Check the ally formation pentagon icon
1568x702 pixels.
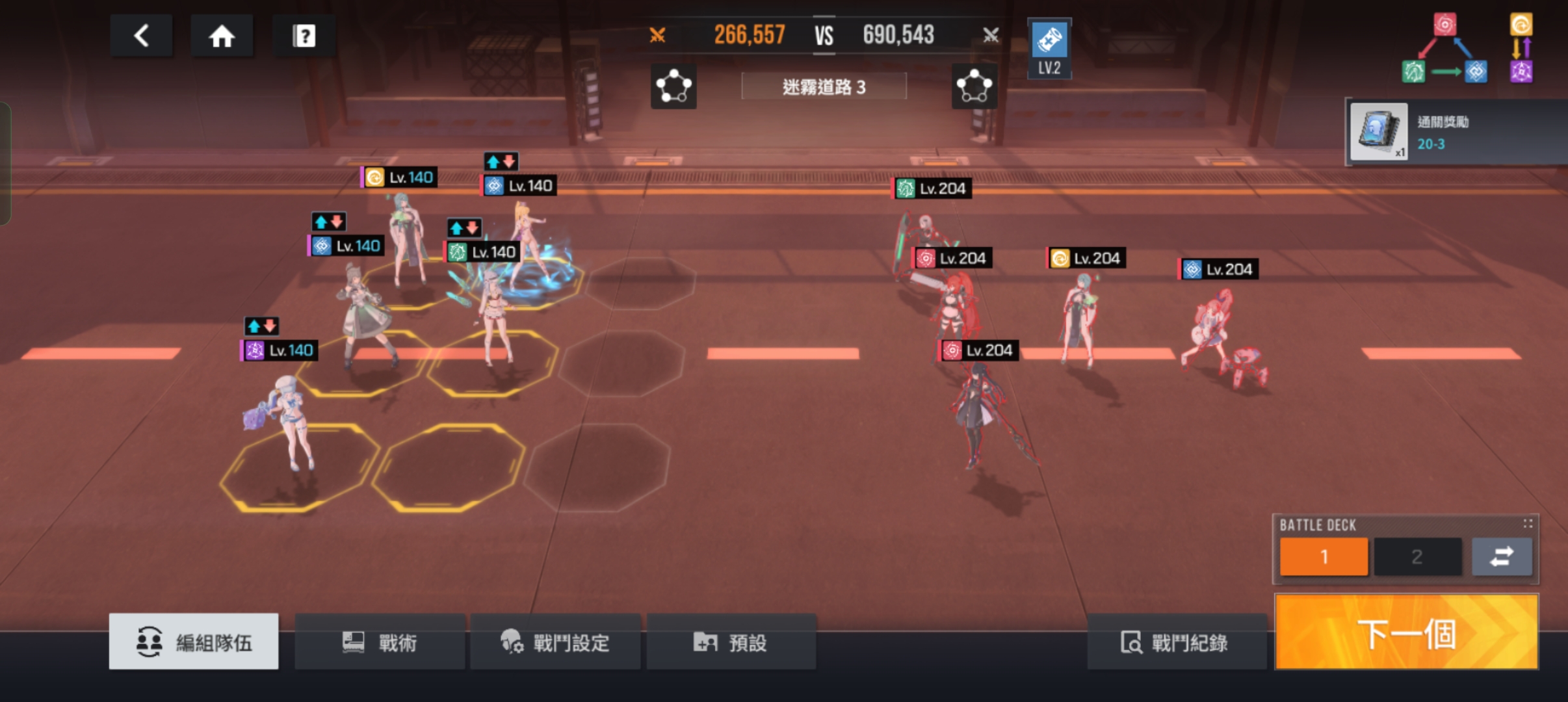pos(673,86)
